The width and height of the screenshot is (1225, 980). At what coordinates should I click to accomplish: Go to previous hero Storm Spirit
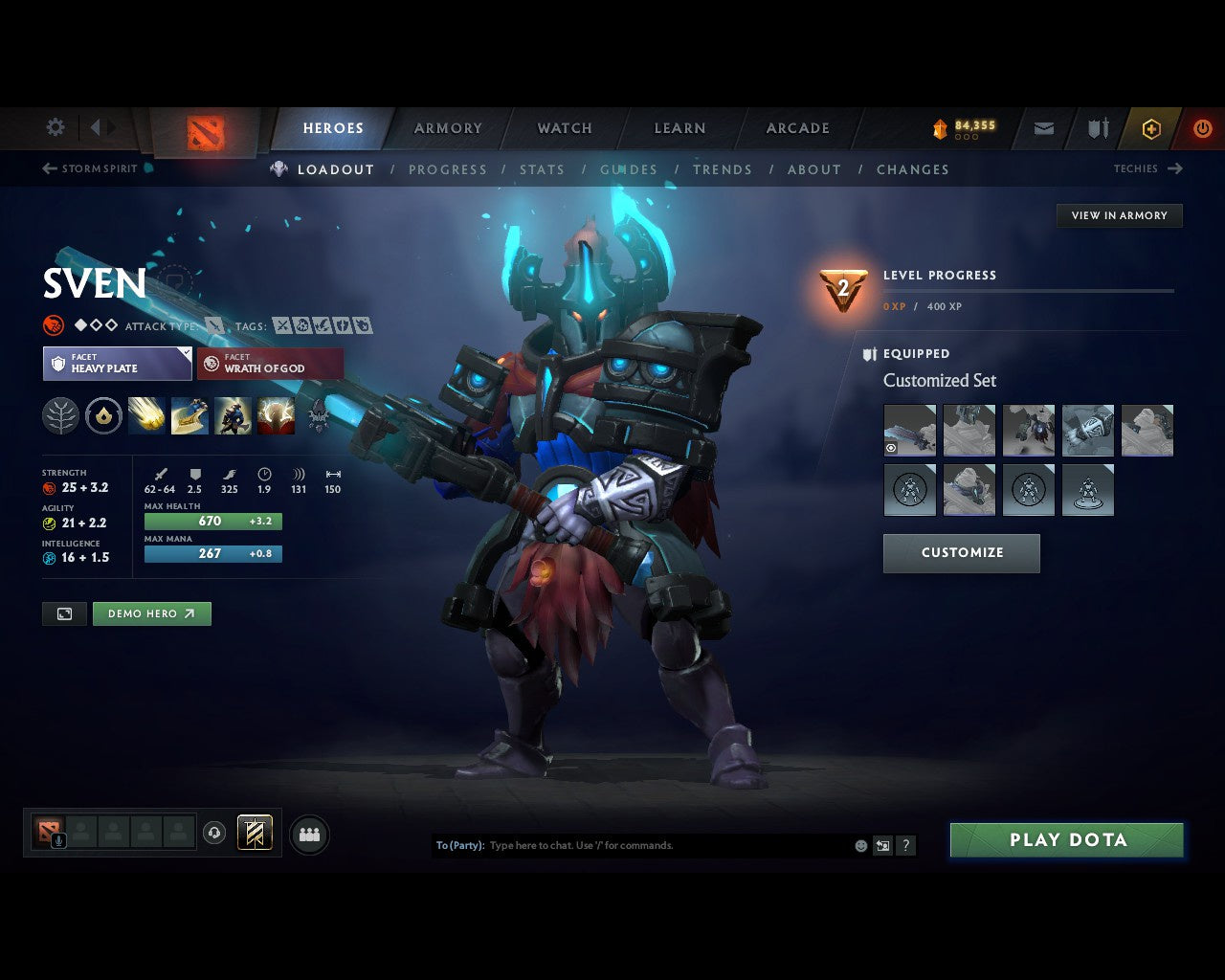(x=91, y=168)
